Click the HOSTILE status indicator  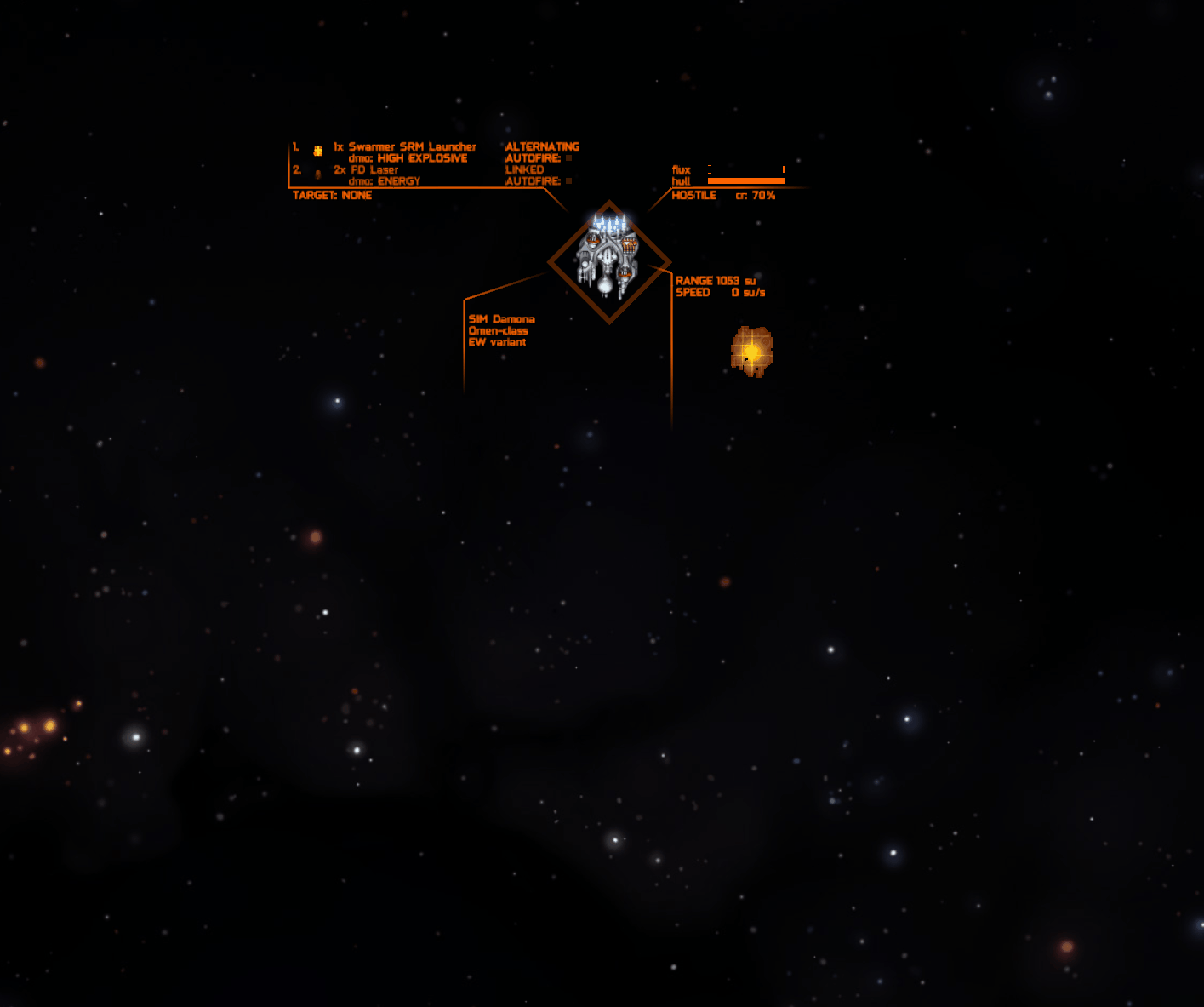pyautogui.click(x=693, y=194)
